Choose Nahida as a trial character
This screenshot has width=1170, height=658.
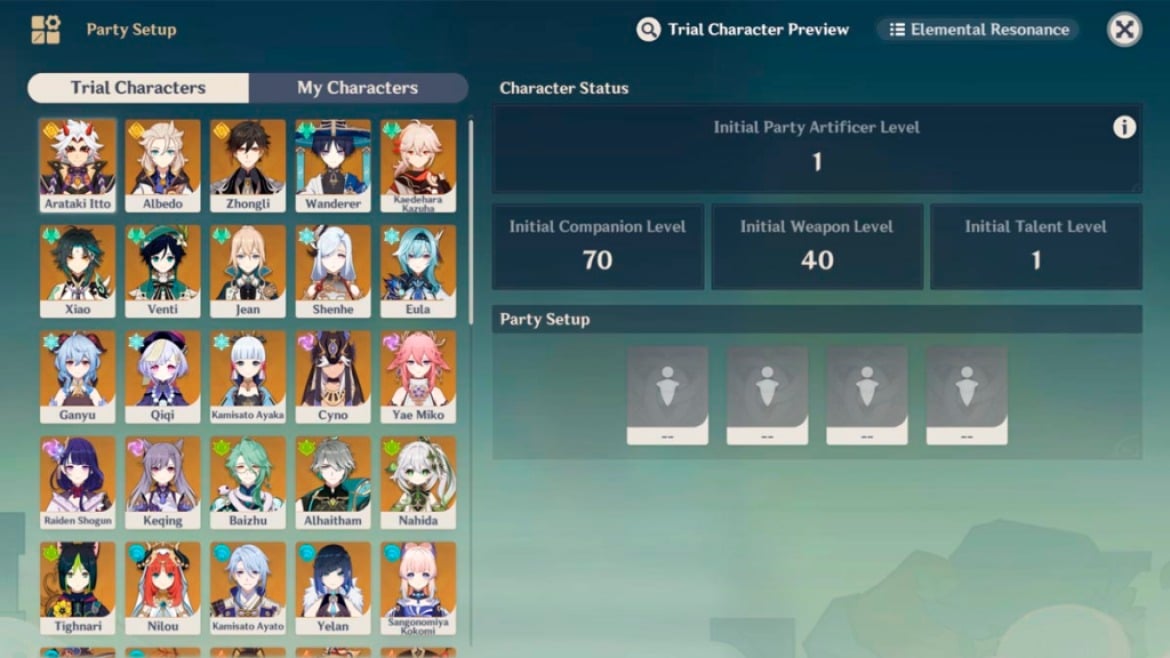coord(418,481)
